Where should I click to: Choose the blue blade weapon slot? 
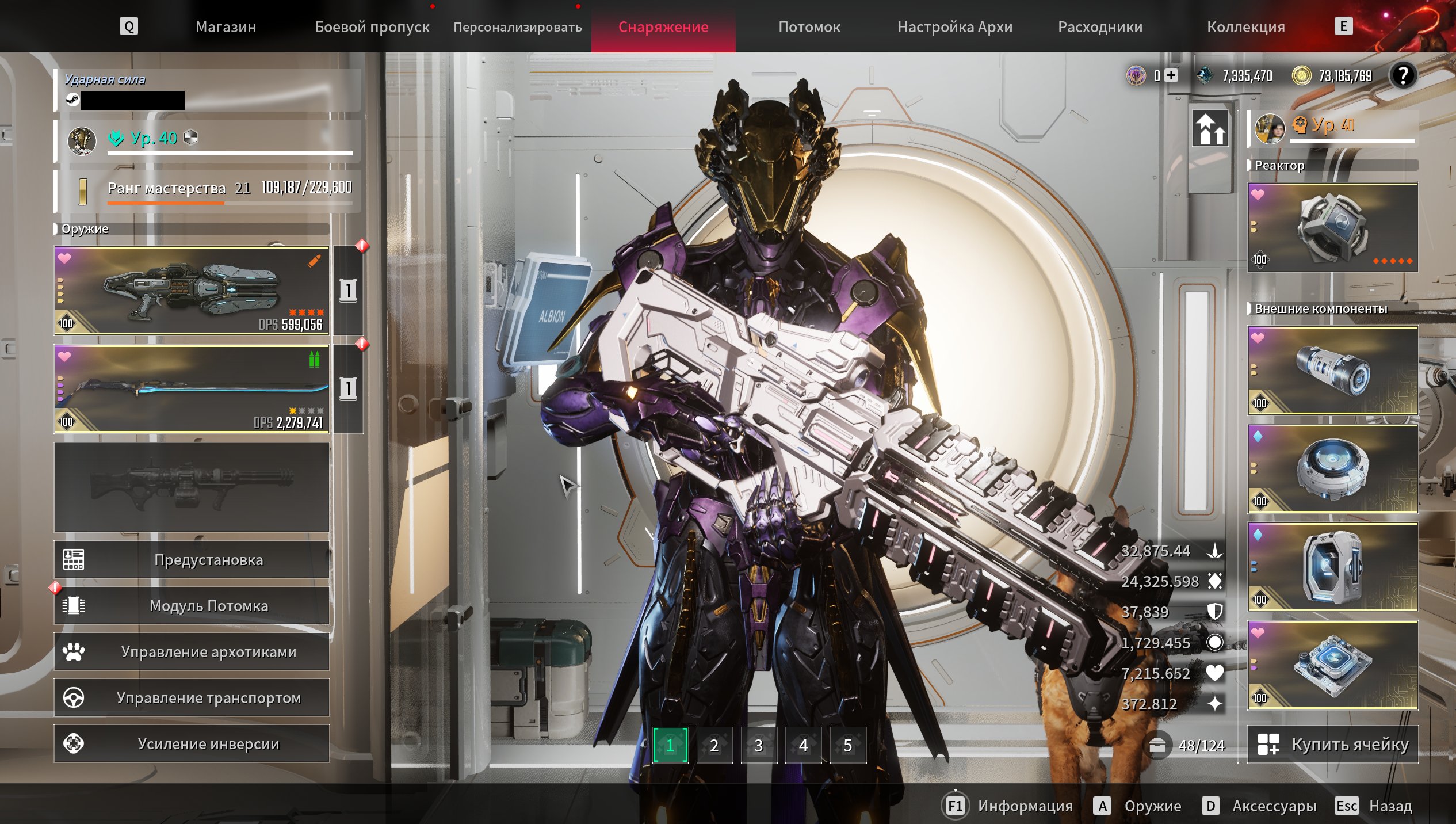(192, 388)
